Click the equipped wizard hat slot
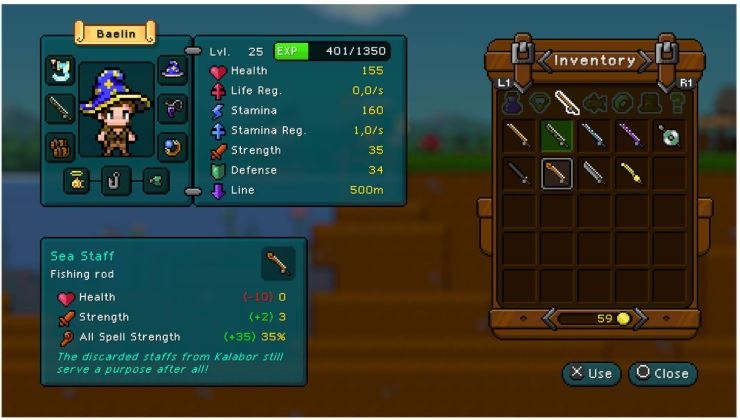 click(x=174, y=70)
